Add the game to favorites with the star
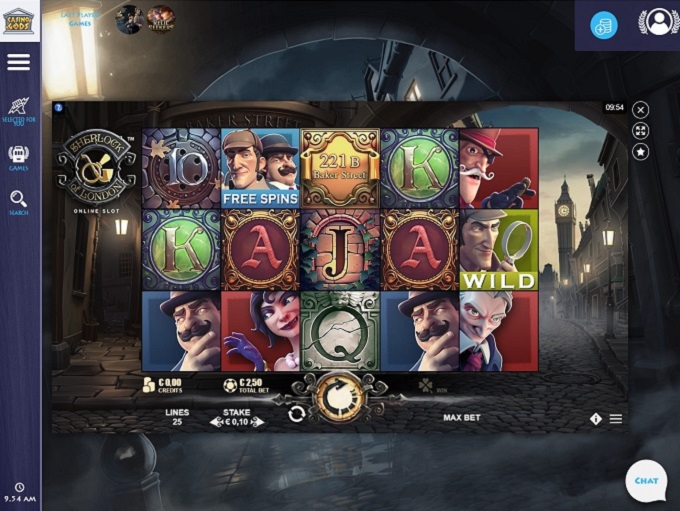The width and height of the screenshot is (680, 511). (641, 152)
